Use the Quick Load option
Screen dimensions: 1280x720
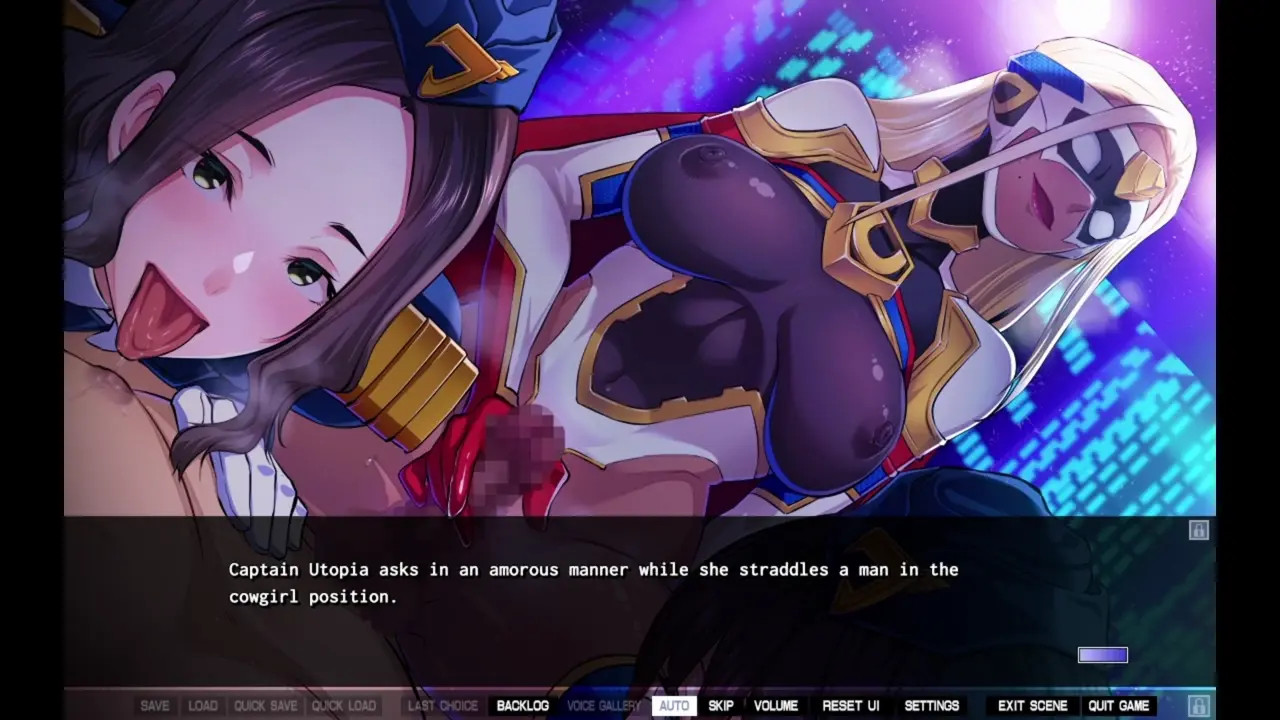(344, 705)
